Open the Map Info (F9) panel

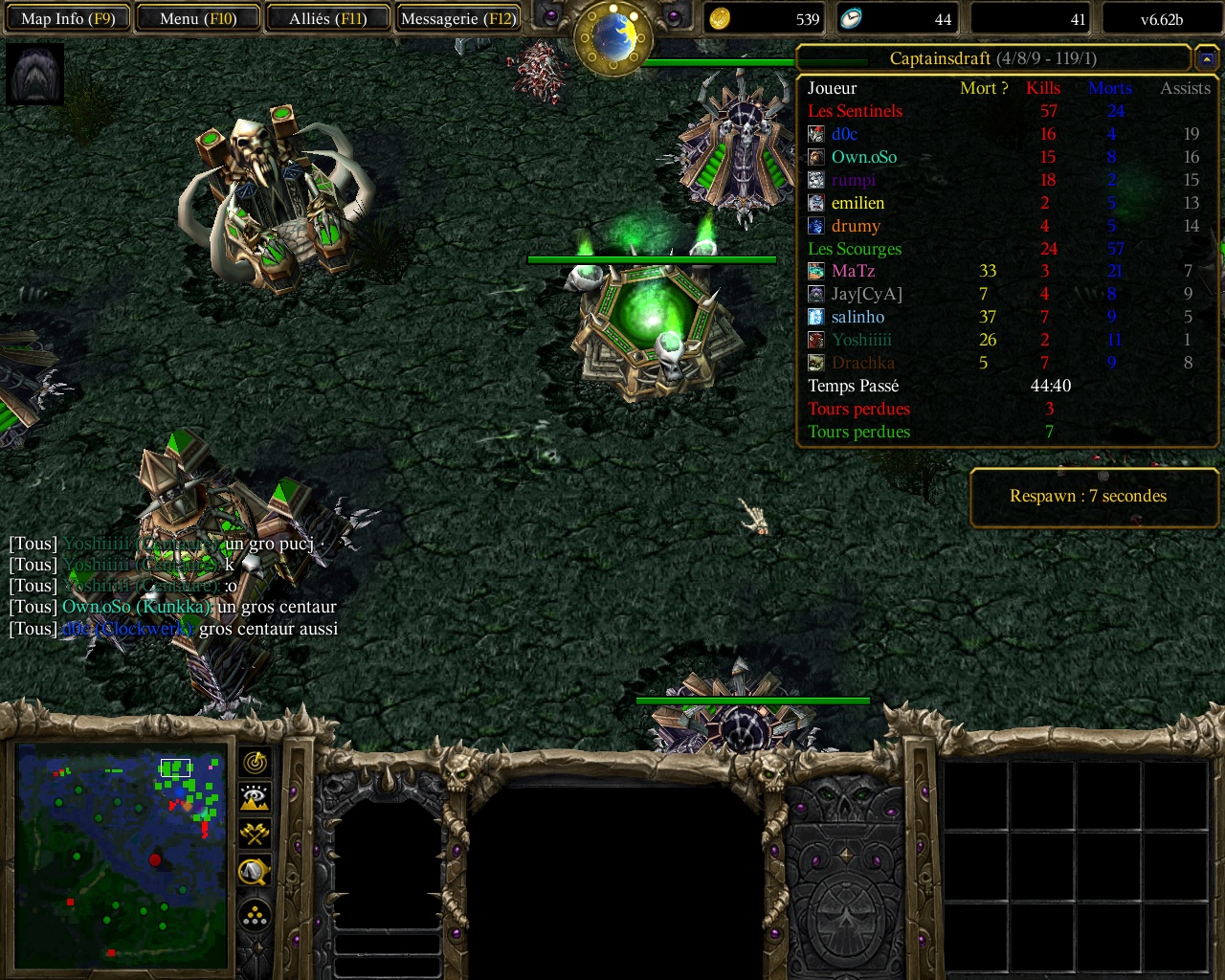pos(67,18)
